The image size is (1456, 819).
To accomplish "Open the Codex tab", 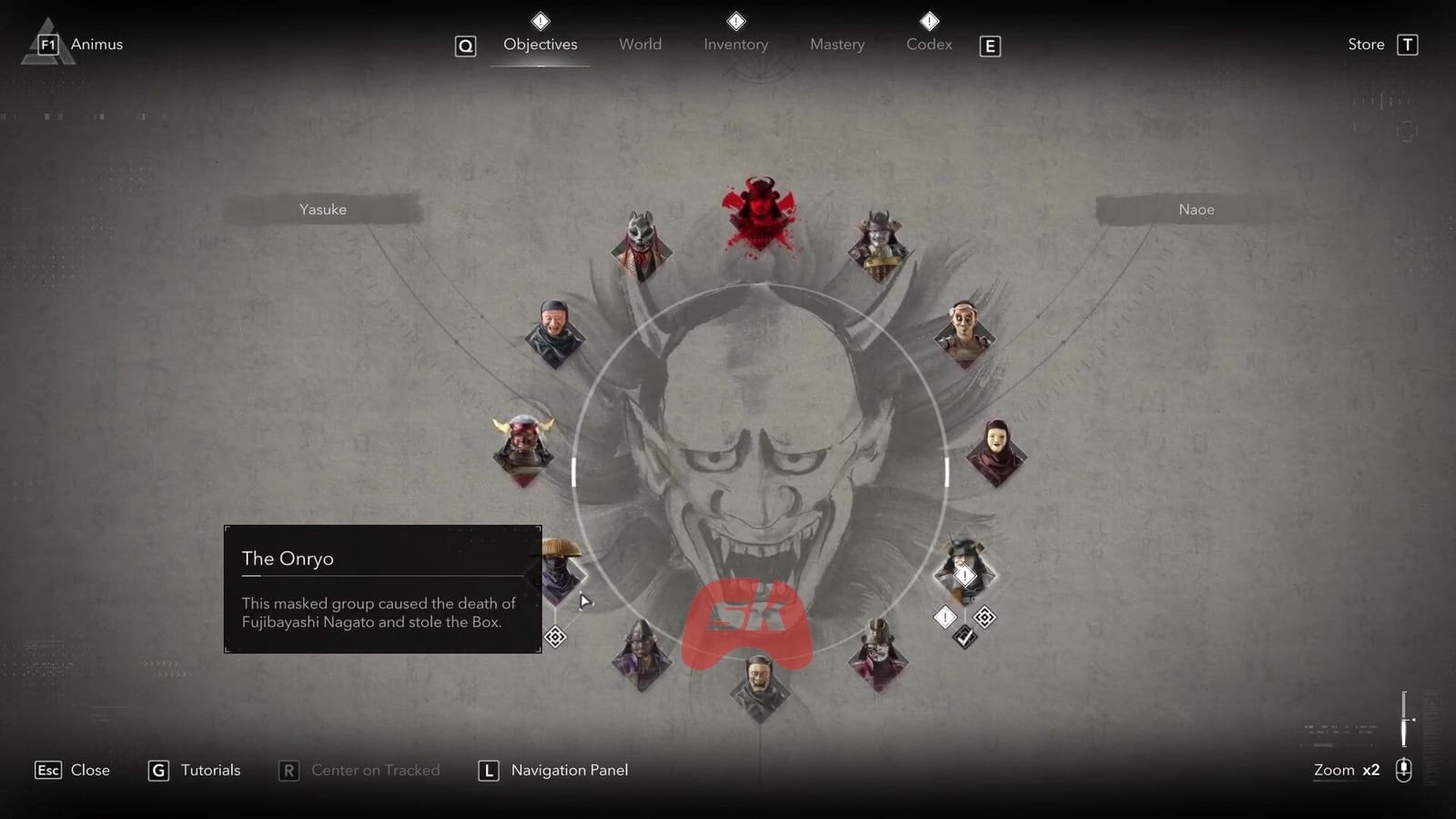I will coord(928,44).
